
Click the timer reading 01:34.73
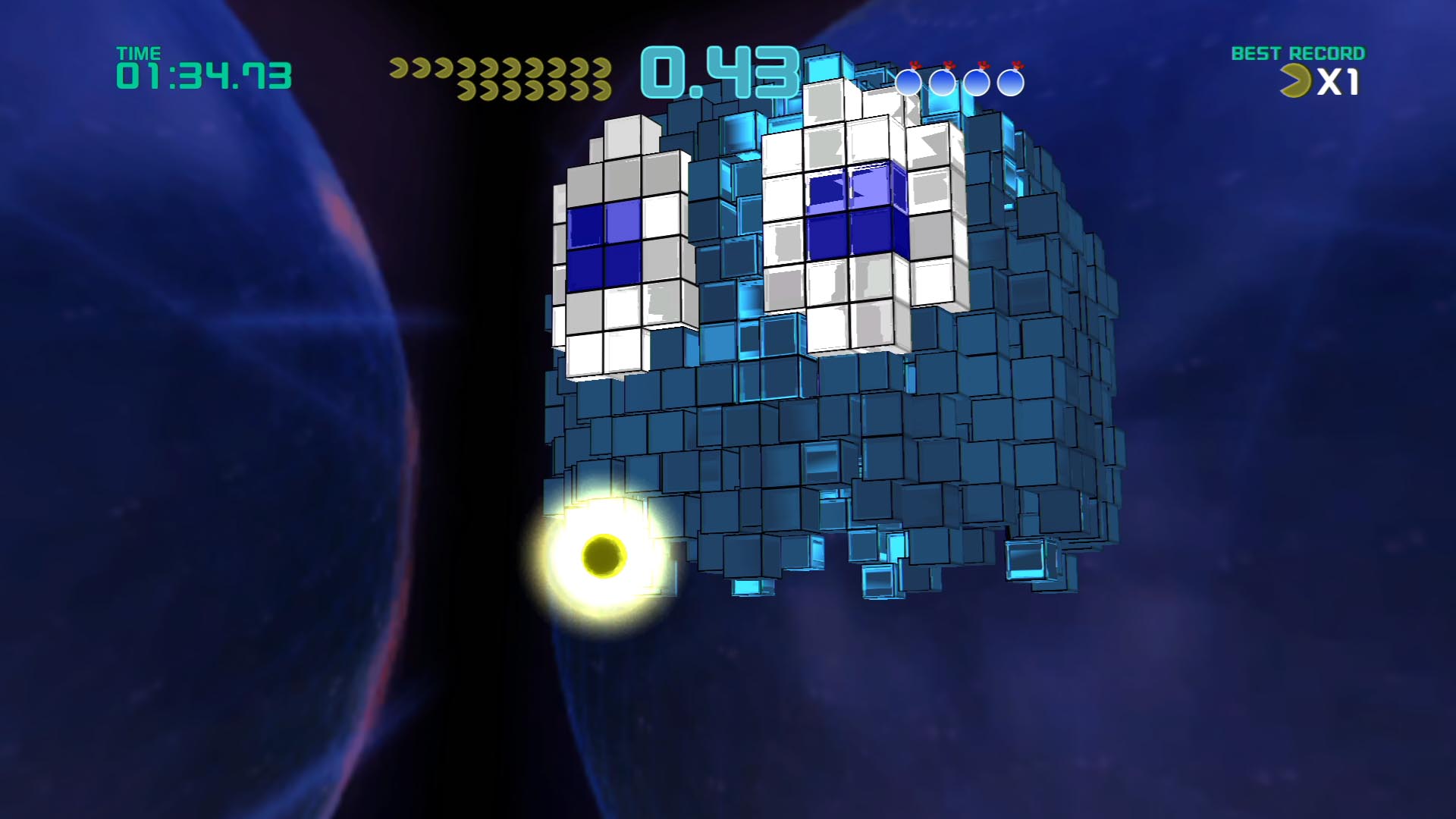202,76
